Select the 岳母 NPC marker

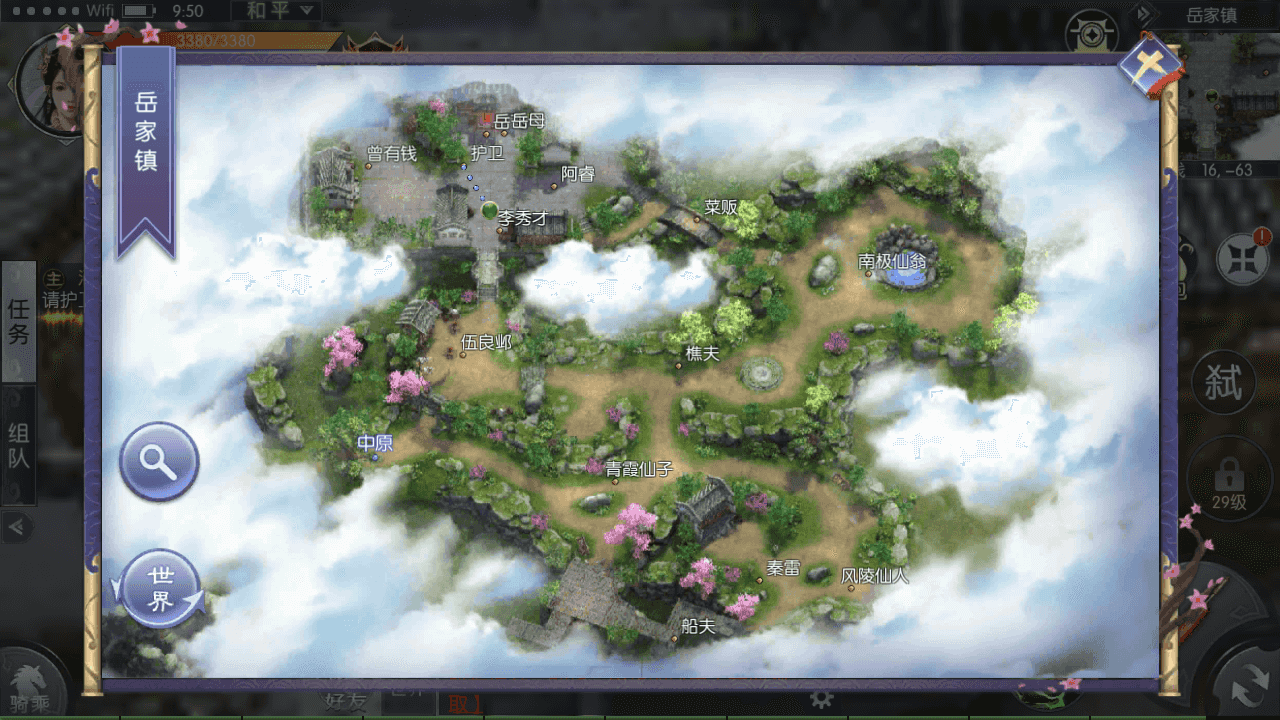pyautogui.click(x=518, y=122)
